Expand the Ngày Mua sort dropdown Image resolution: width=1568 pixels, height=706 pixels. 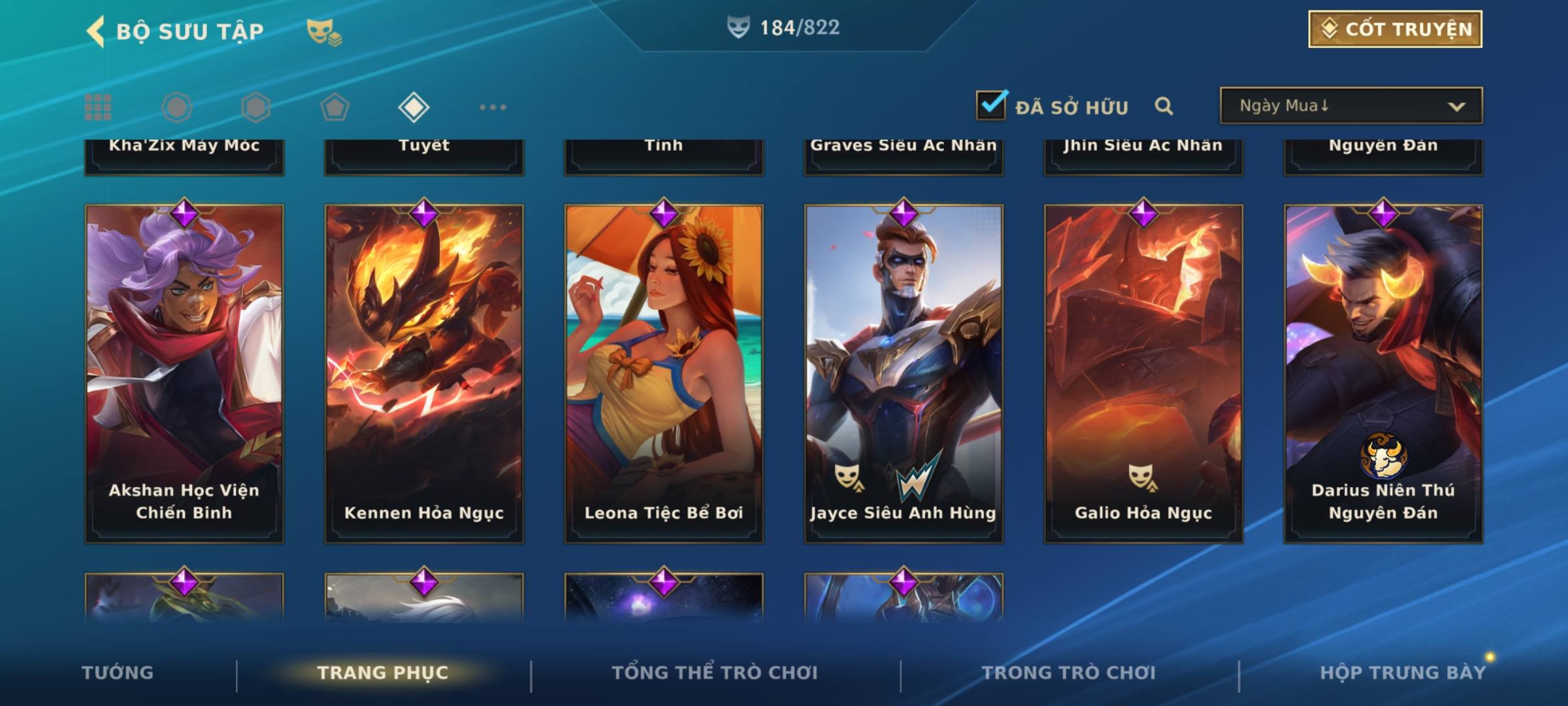point(1350,106)
